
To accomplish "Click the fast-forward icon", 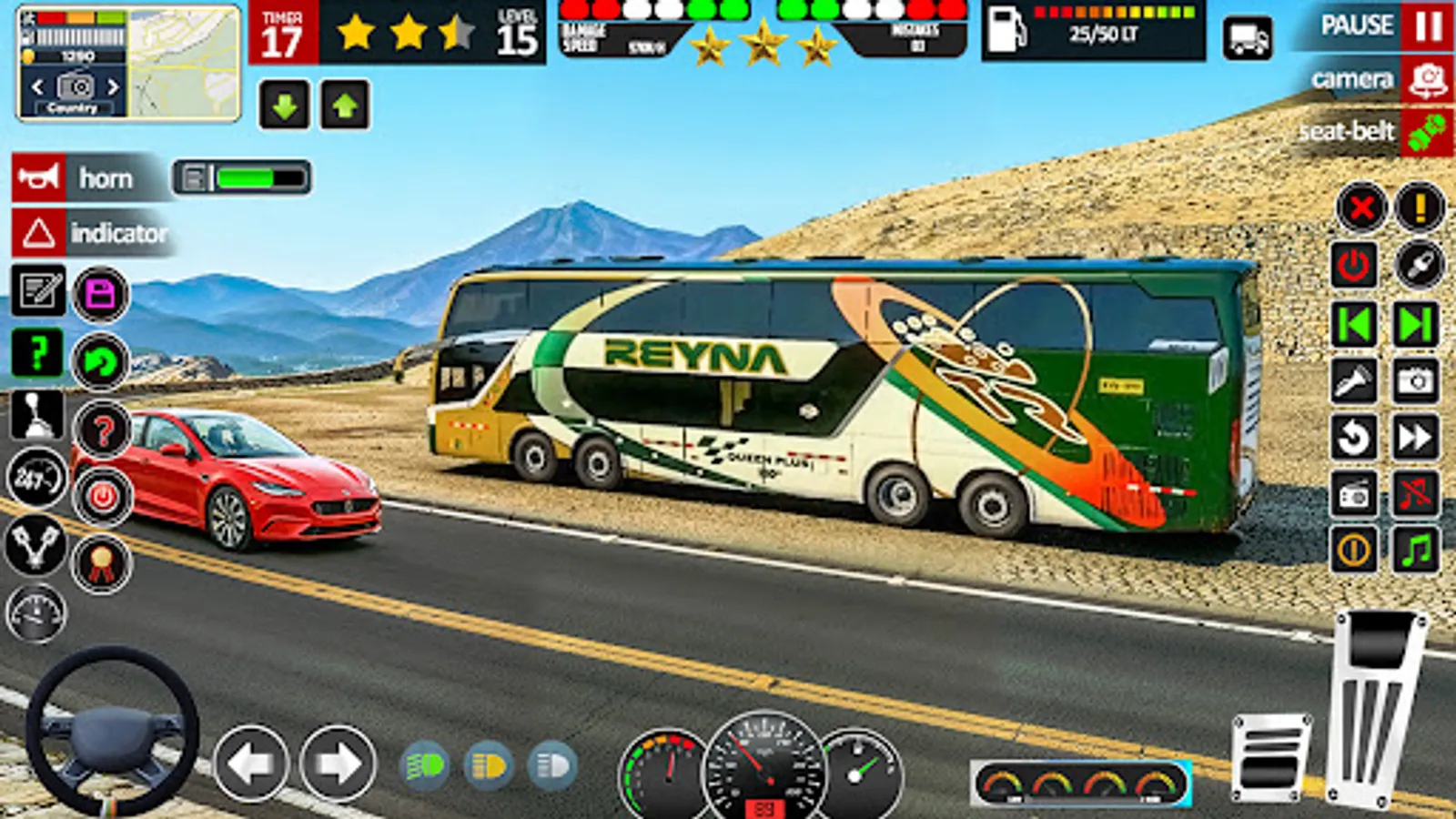I will (x=1416, y=436).
